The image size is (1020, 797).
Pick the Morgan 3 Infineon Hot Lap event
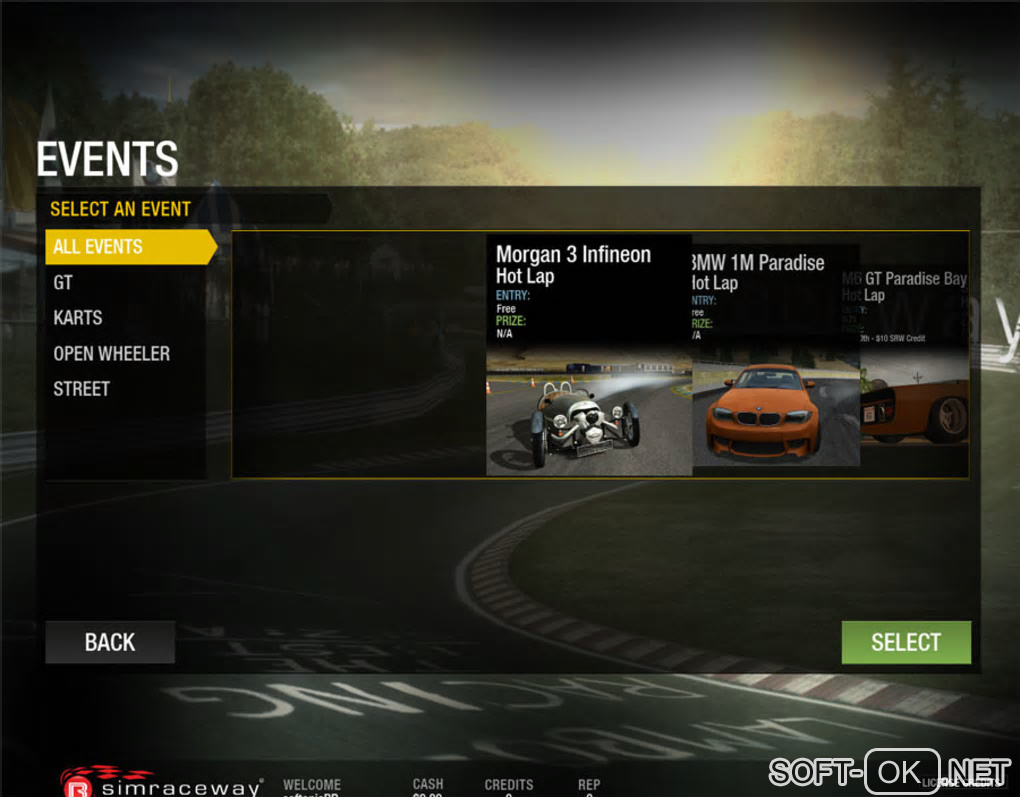588,355
